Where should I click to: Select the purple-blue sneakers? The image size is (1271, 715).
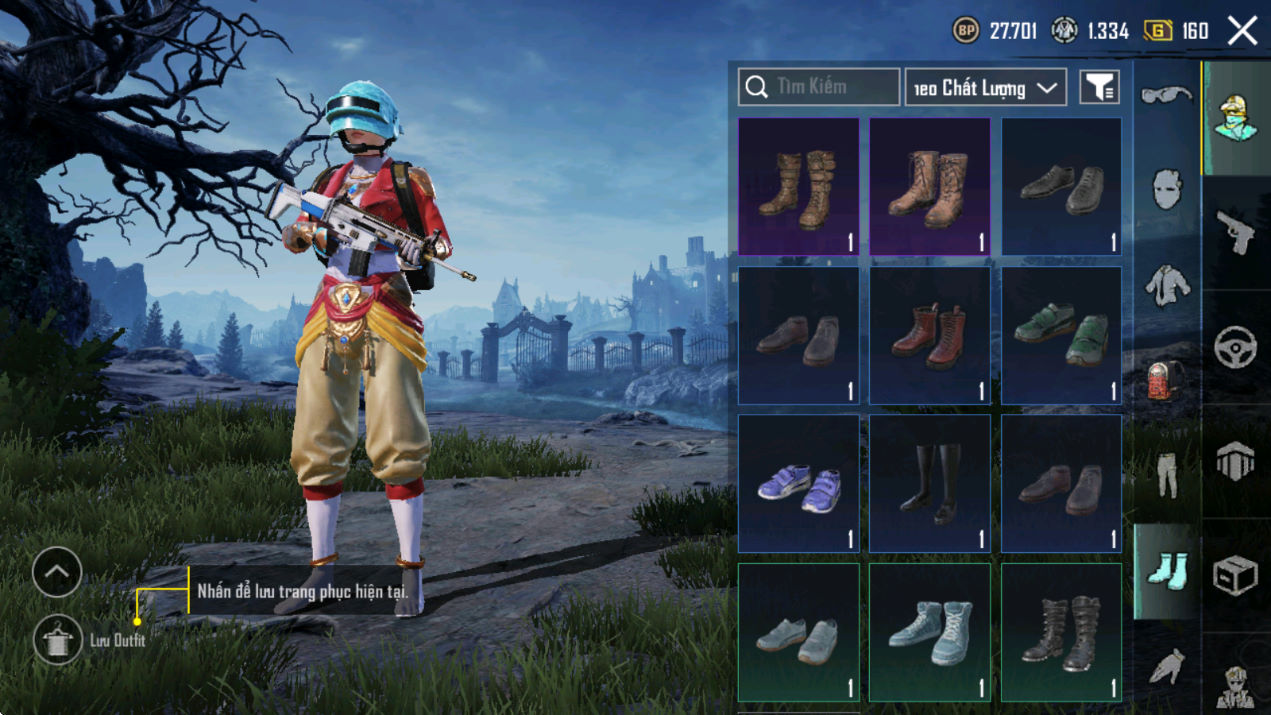pos(798,483)
